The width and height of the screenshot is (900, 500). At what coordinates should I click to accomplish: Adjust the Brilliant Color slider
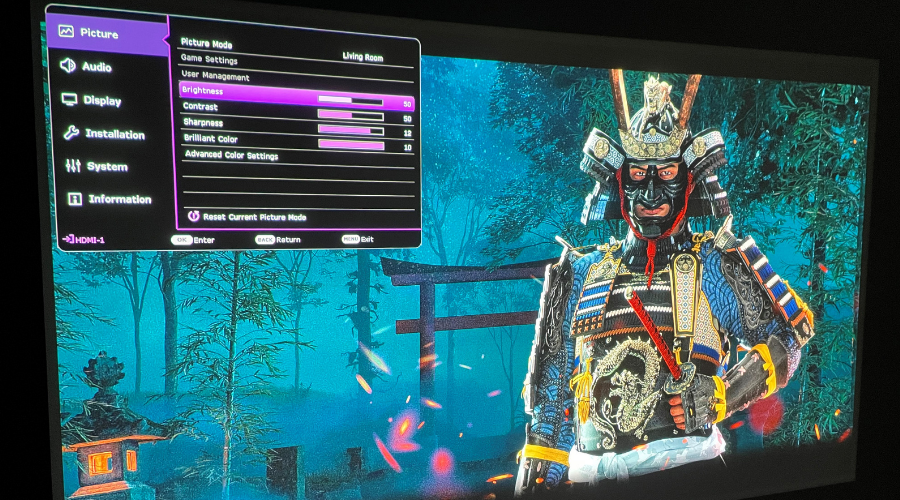350,145
